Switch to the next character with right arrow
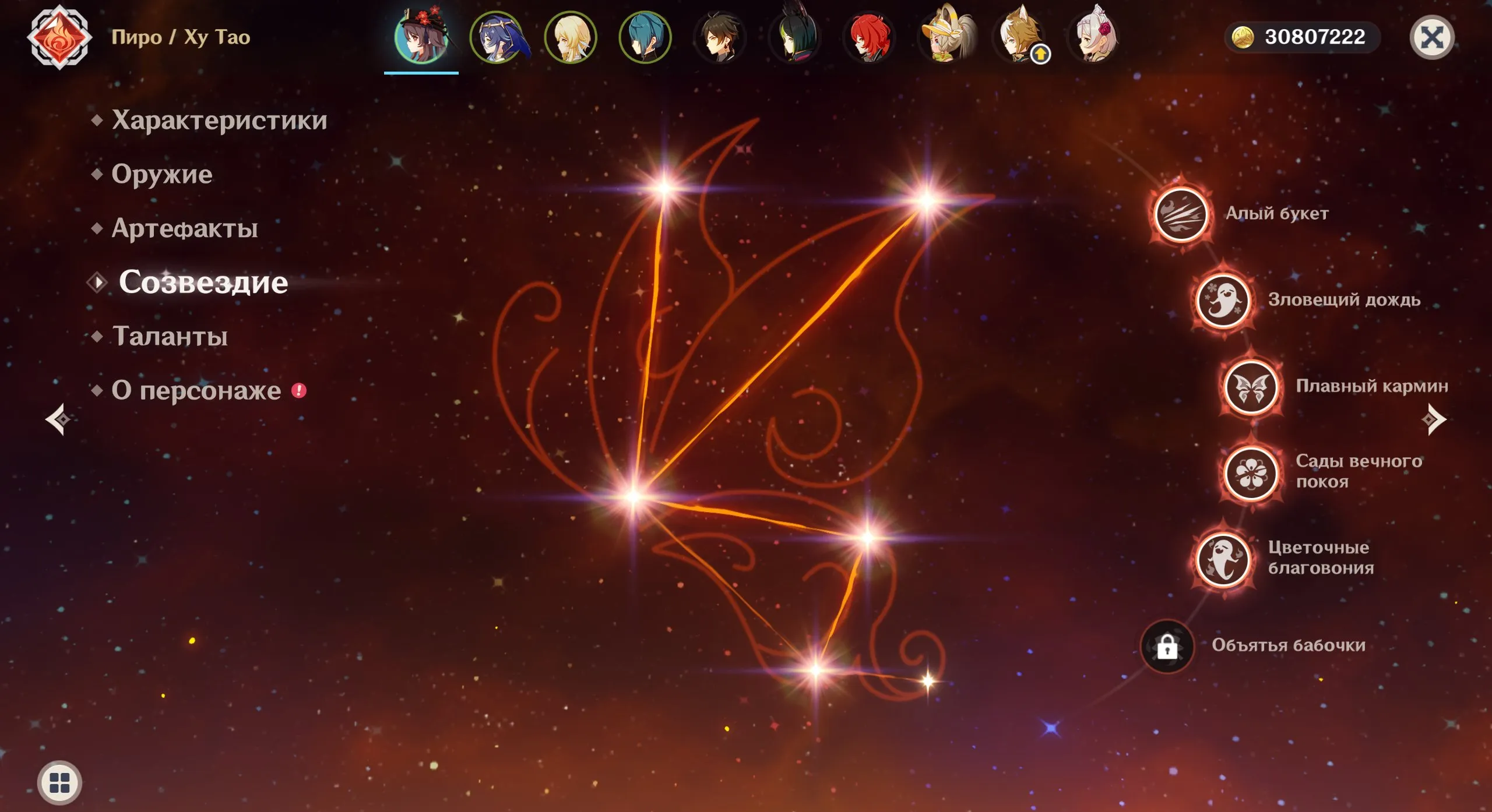Viewport: 1492px width, 812px height. [1434, 419]
